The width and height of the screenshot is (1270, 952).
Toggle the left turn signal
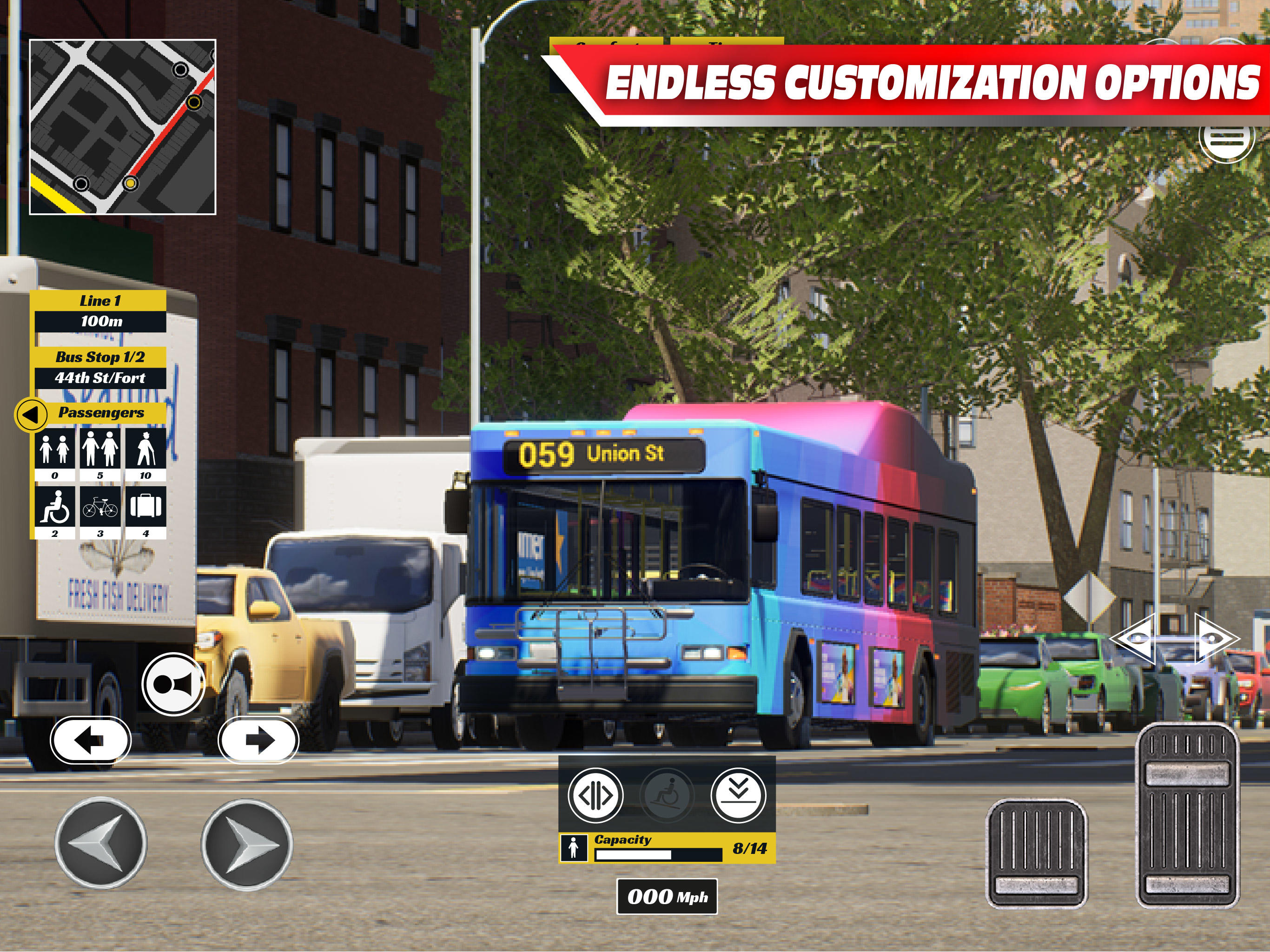click(90, 740)
